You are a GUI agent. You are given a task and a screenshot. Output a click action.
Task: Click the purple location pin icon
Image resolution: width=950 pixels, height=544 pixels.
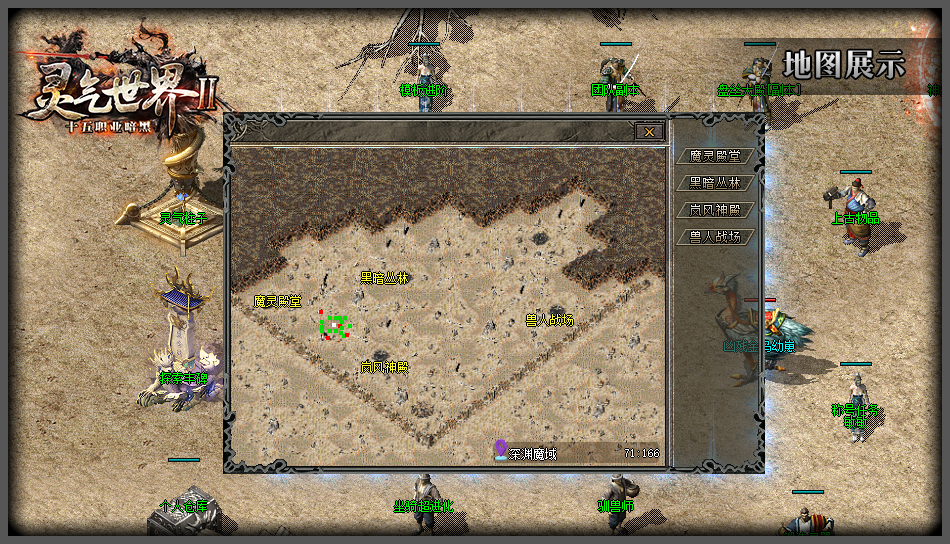click(500, 451)
